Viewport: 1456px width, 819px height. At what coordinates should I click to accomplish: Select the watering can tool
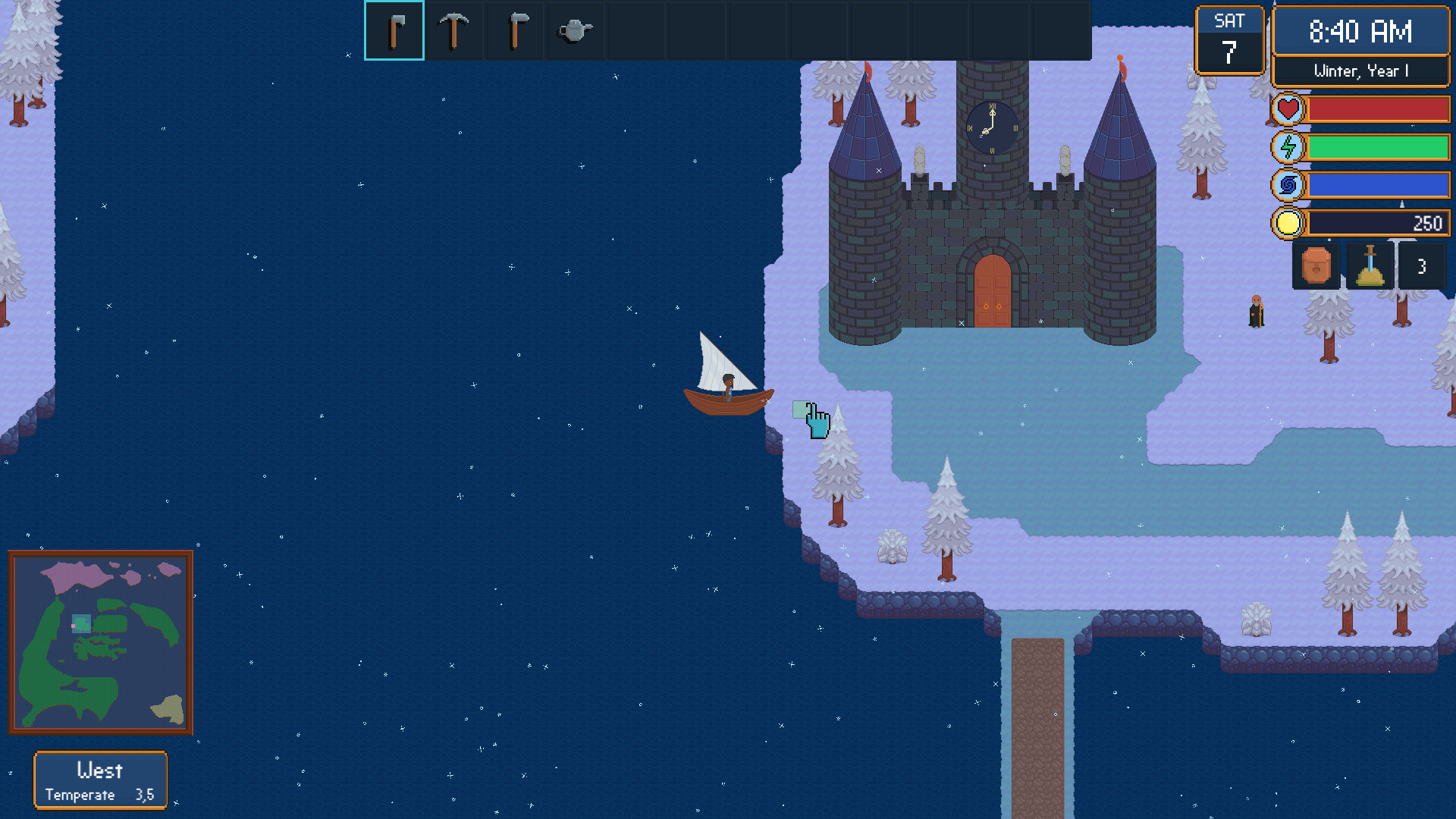[x=575, y=30]
